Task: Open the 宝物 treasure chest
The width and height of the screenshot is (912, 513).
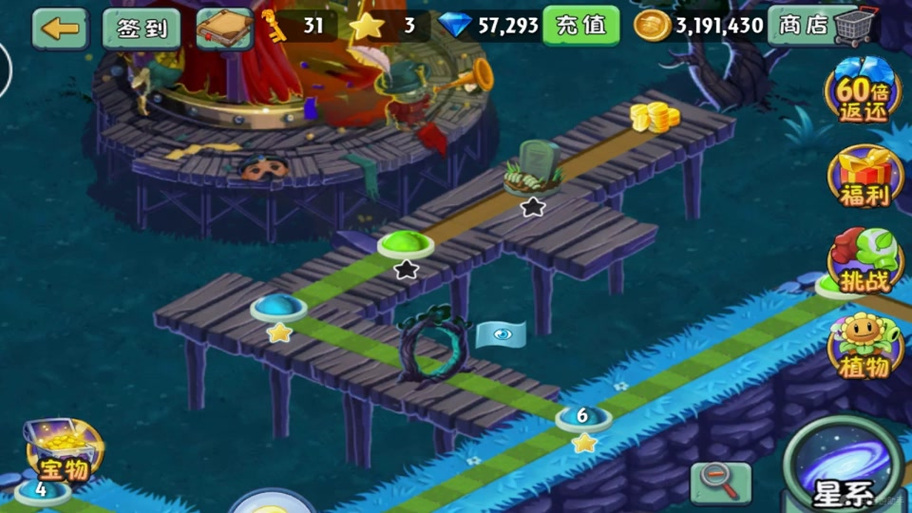Action: (x=63, y=452)
